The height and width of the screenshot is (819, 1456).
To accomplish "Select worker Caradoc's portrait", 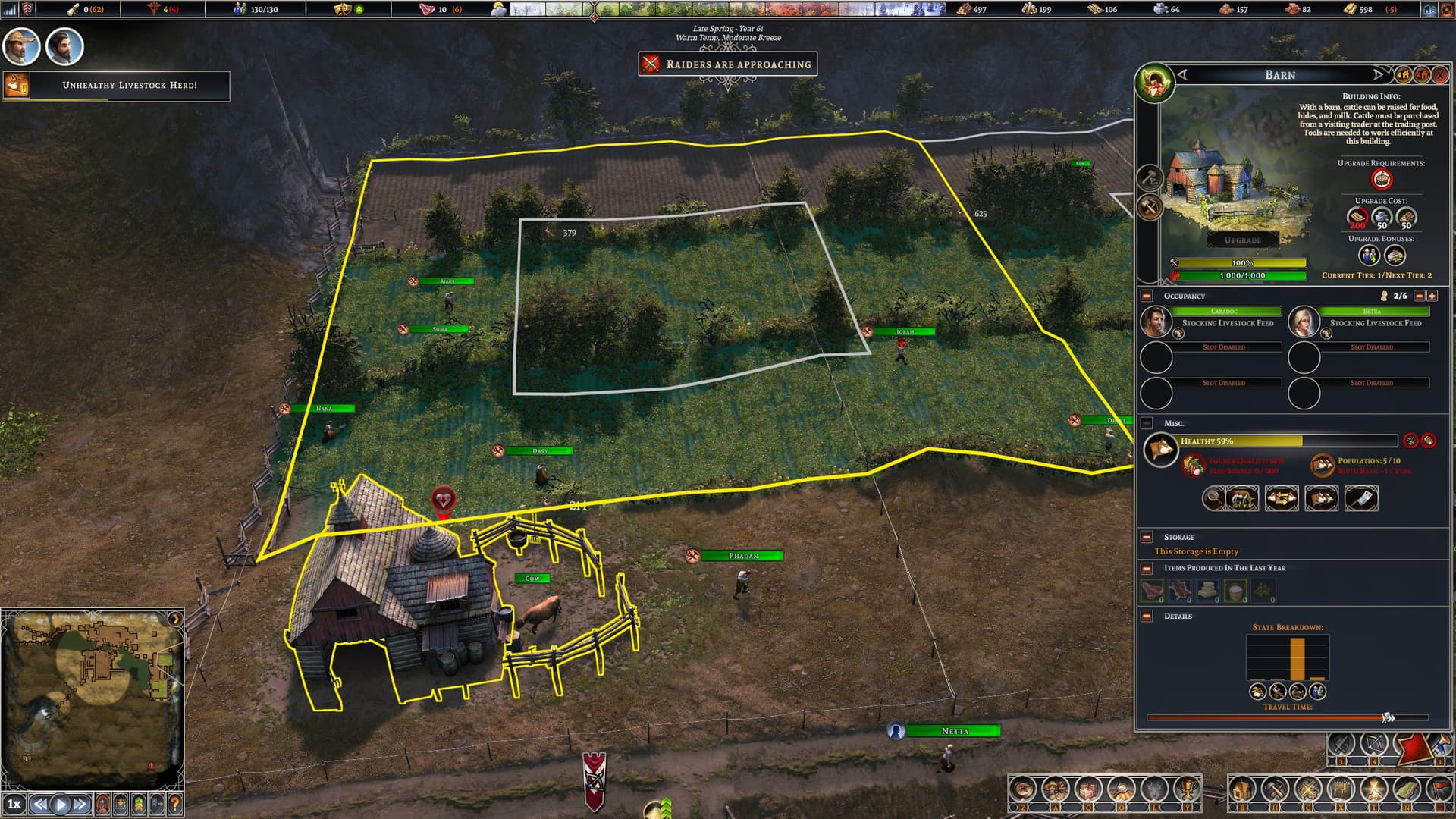I will tap(1156, 322).
